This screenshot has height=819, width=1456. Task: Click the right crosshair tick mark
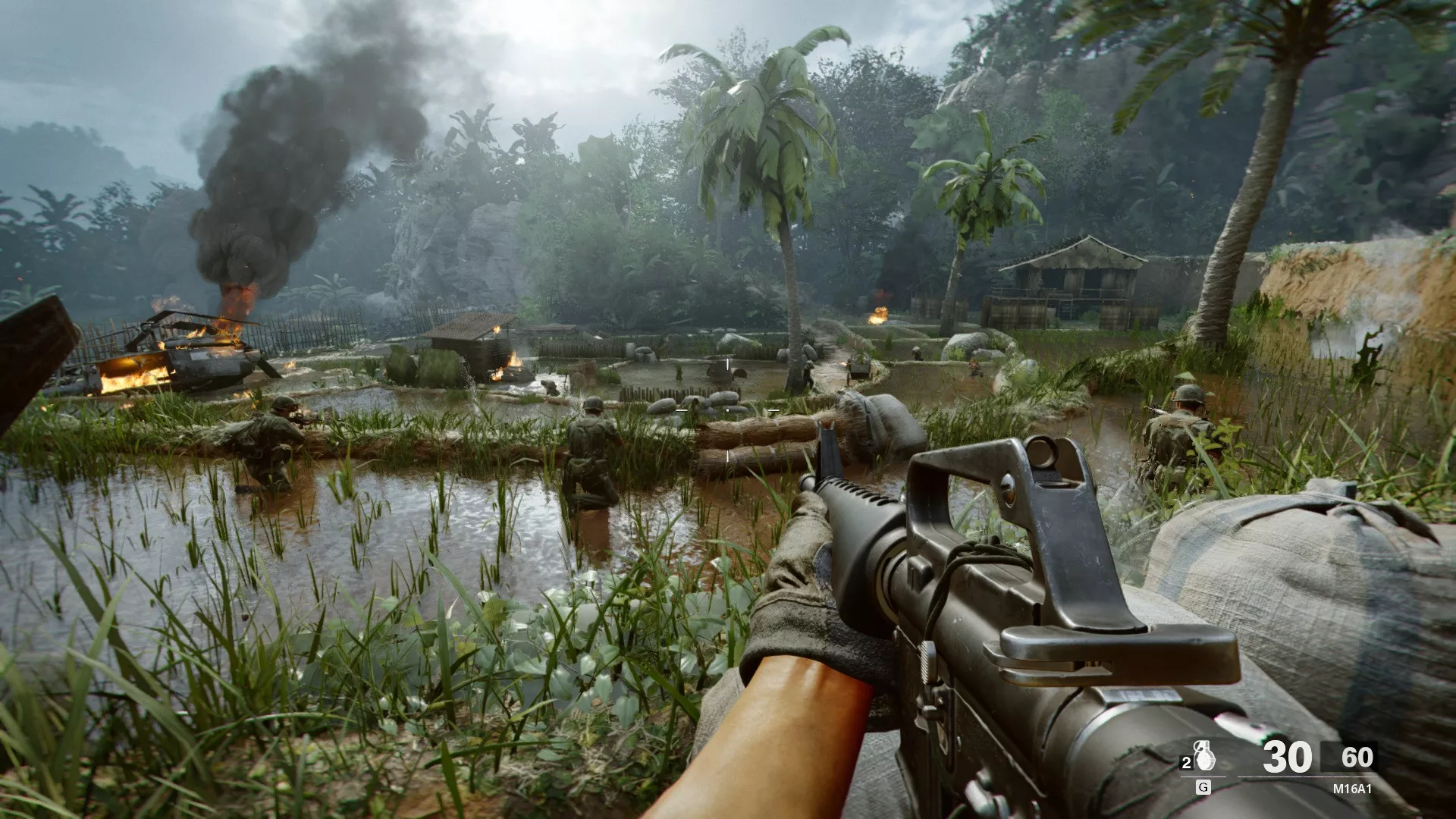(x=773, y=410)
